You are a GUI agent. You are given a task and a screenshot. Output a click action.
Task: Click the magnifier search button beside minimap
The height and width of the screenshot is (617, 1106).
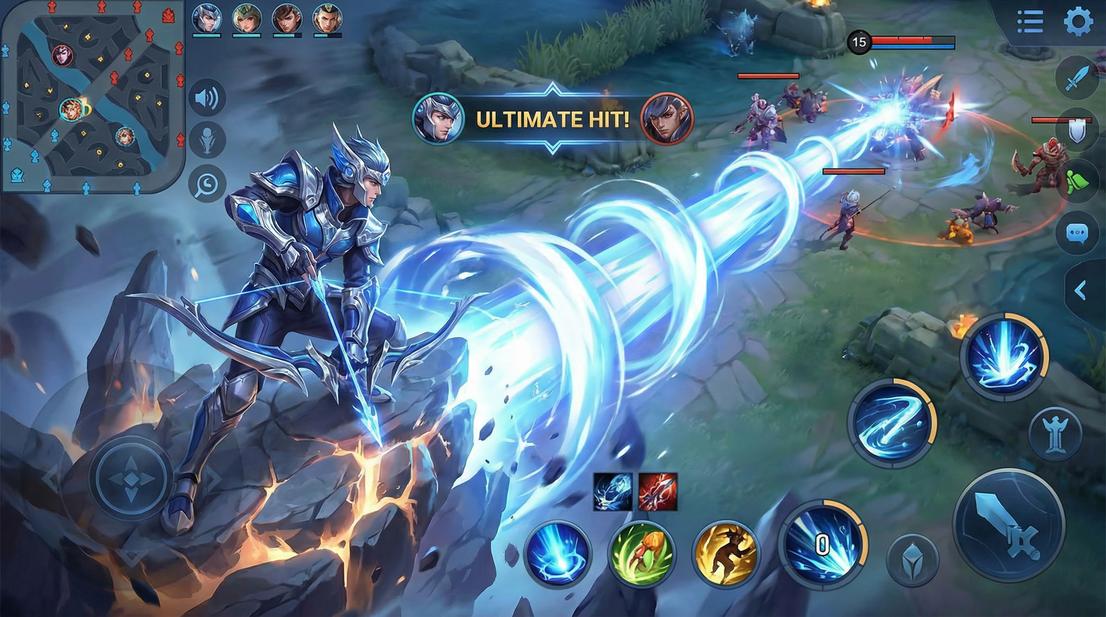tap(207, 183)
